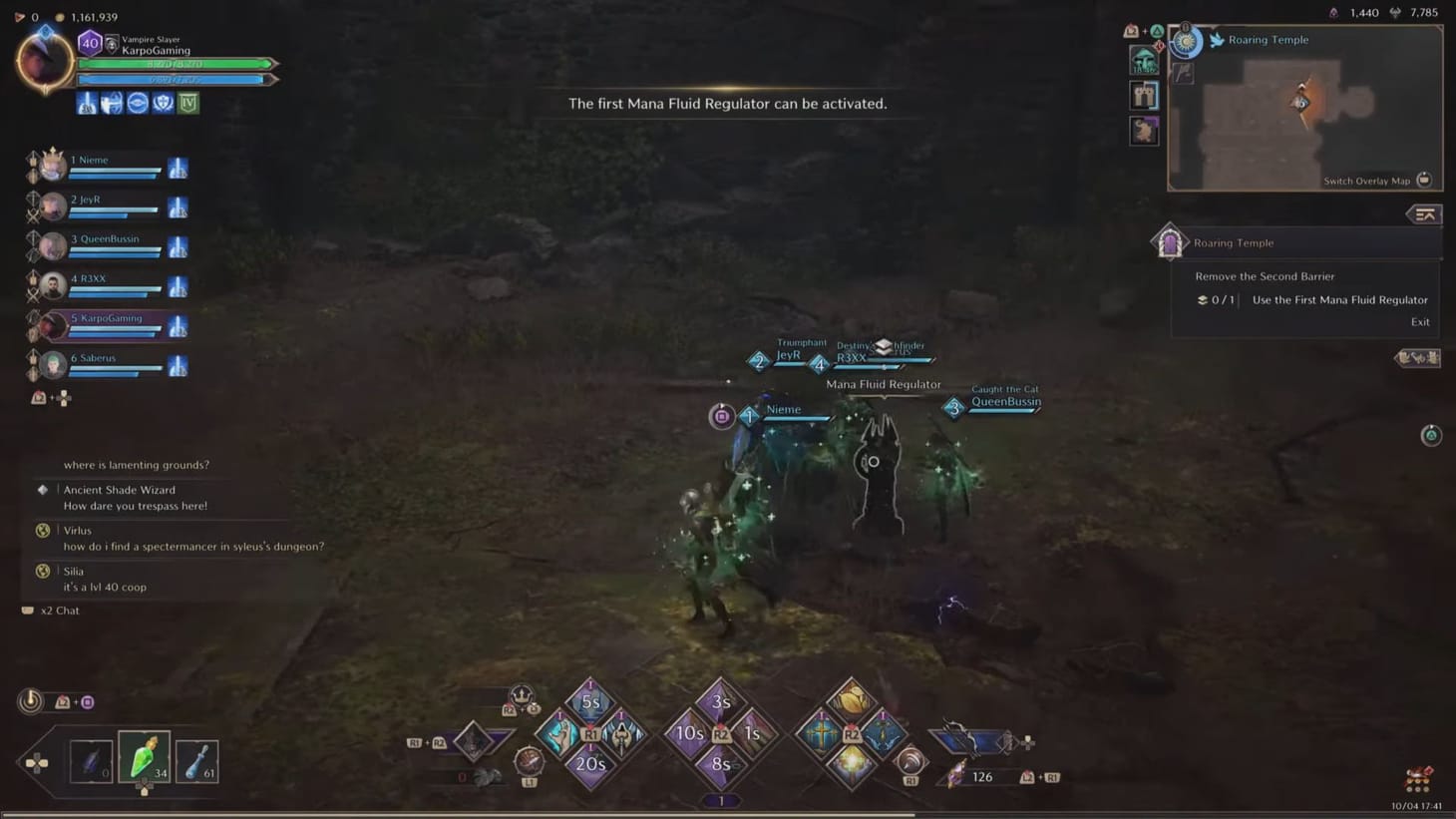Click Exit in the quest tracker
This screenshot has width=1456, height=819.
[x=1420, y=321]
